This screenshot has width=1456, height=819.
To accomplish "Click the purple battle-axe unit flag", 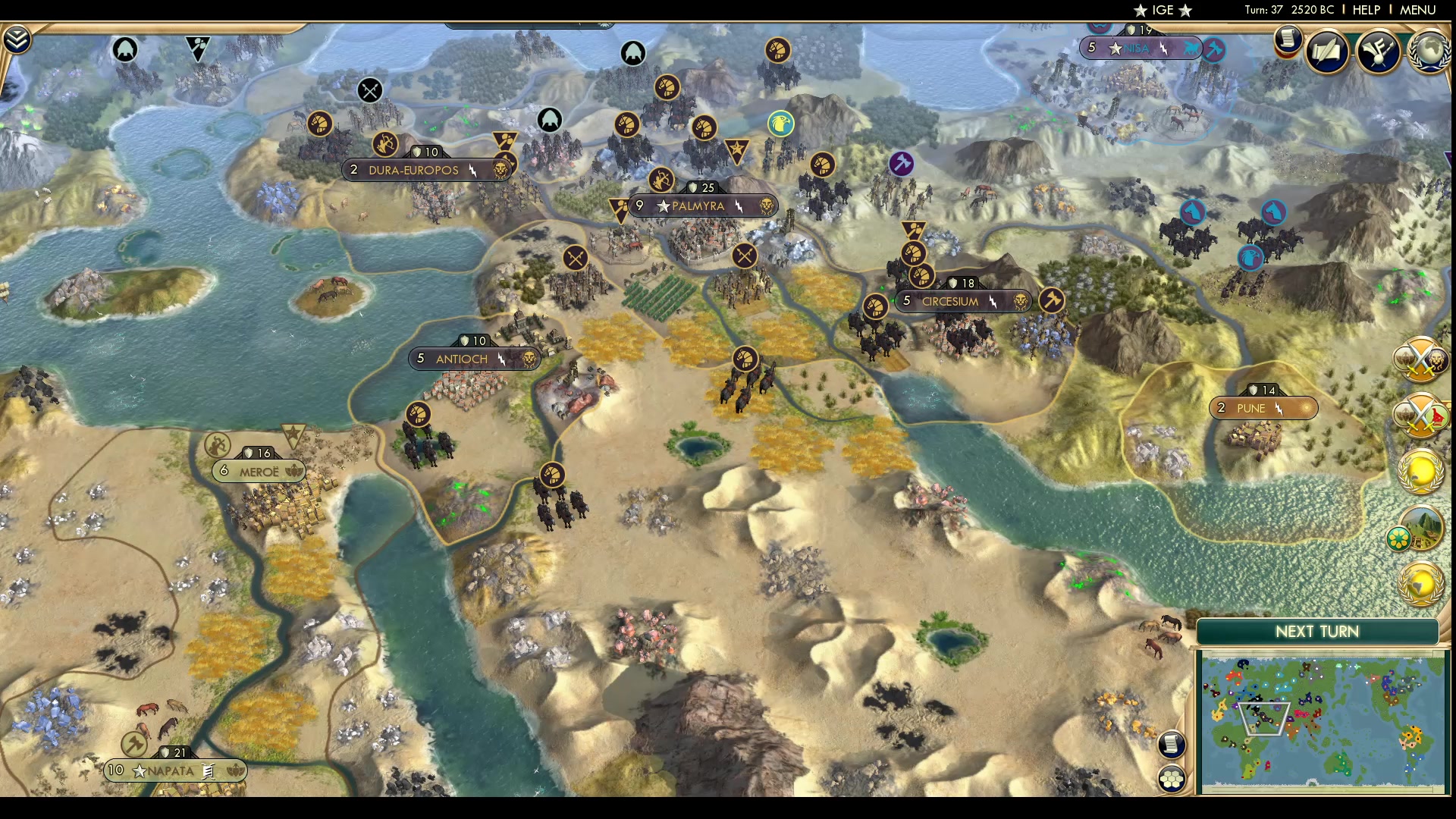I will (901, 163).
